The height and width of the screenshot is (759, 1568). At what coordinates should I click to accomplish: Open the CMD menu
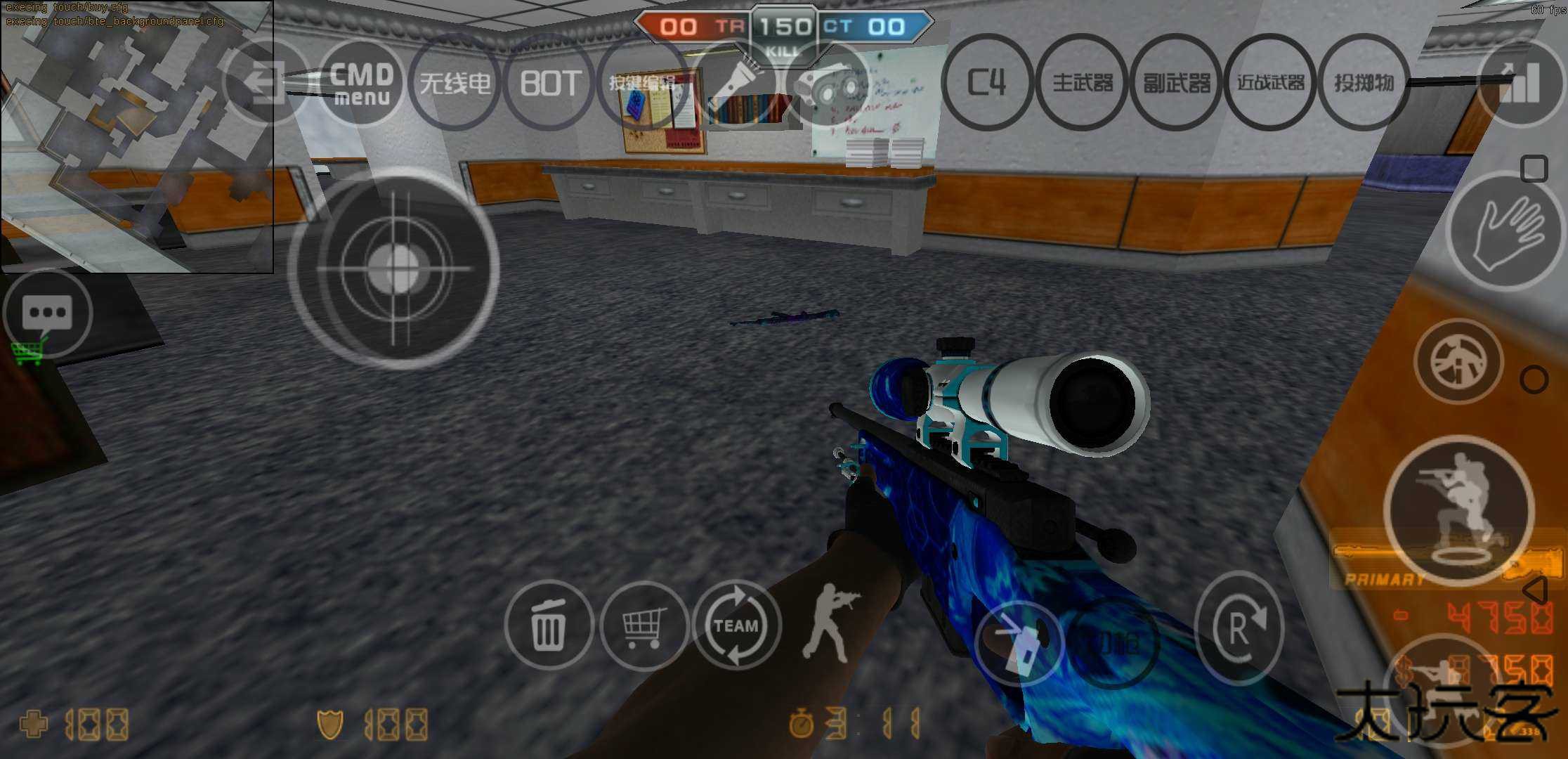click(x=361, y=83)
